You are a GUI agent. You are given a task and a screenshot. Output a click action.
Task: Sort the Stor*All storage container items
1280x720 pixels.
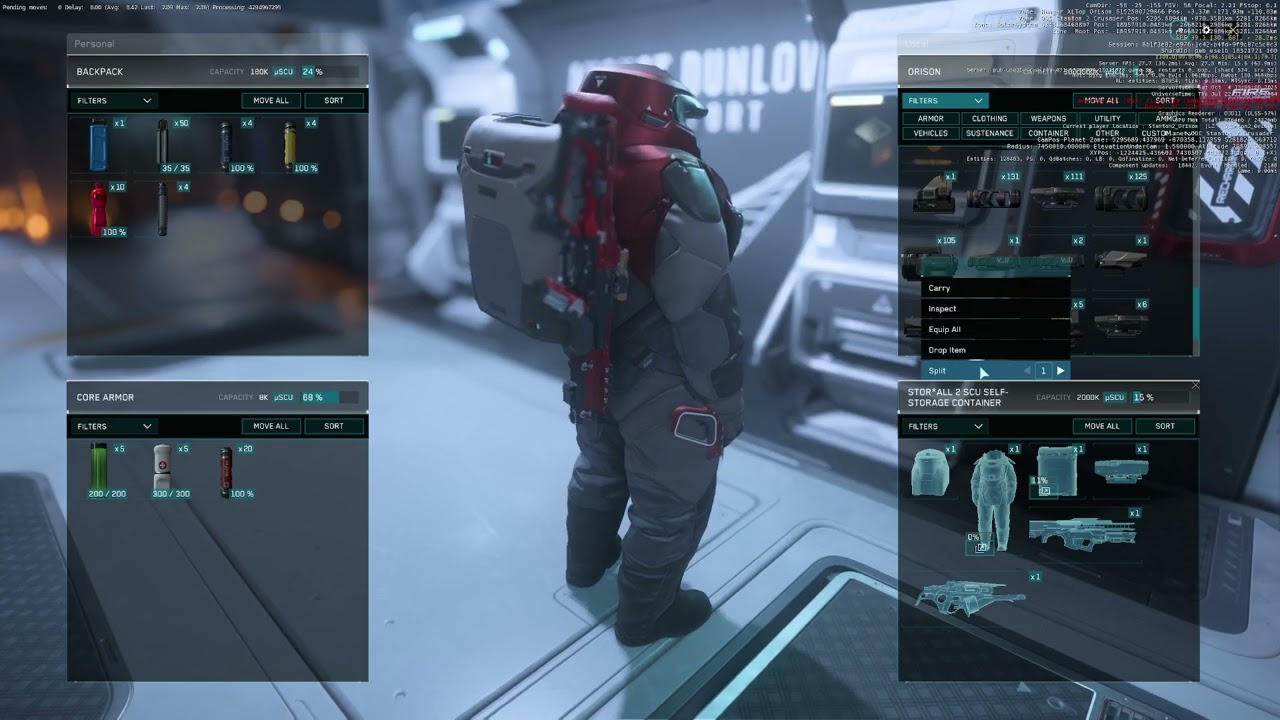1165,426
